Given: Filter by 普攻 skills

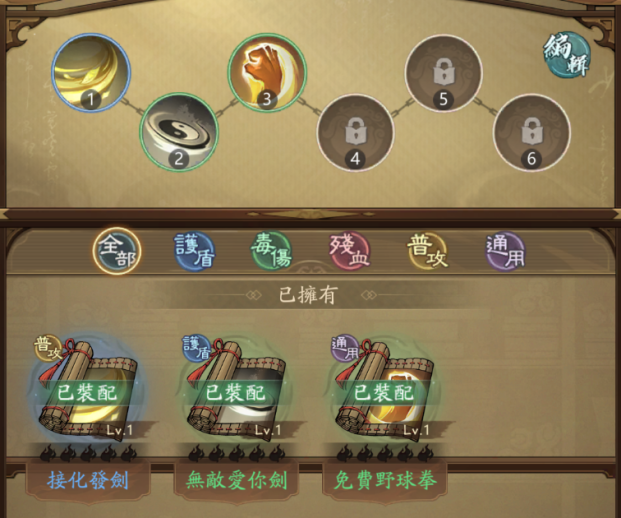Looking at the screenshot, I should click(x=427, y=252).
